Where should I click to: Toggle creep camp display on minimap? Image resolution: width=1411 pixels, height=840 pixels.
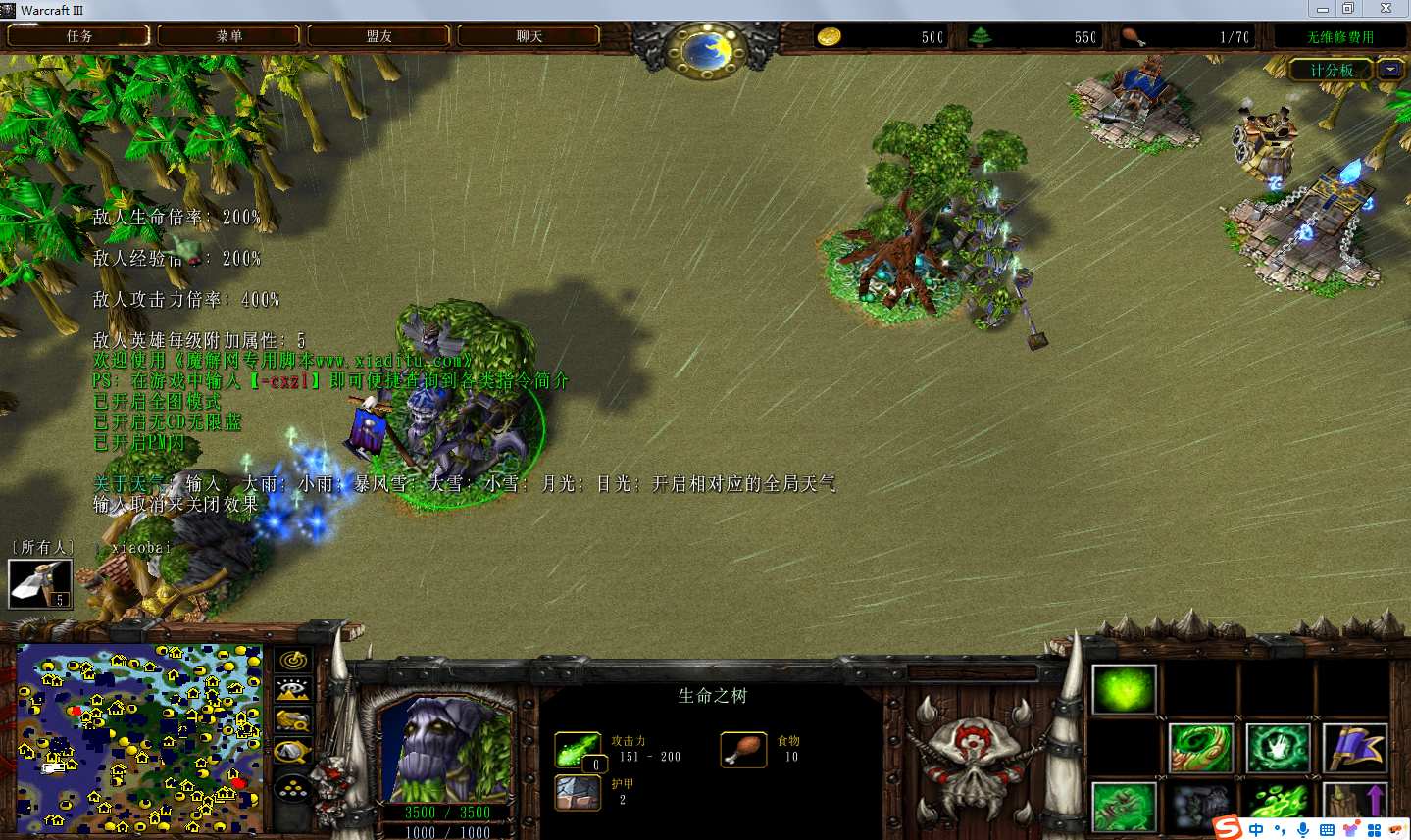[x=292, y=753]
